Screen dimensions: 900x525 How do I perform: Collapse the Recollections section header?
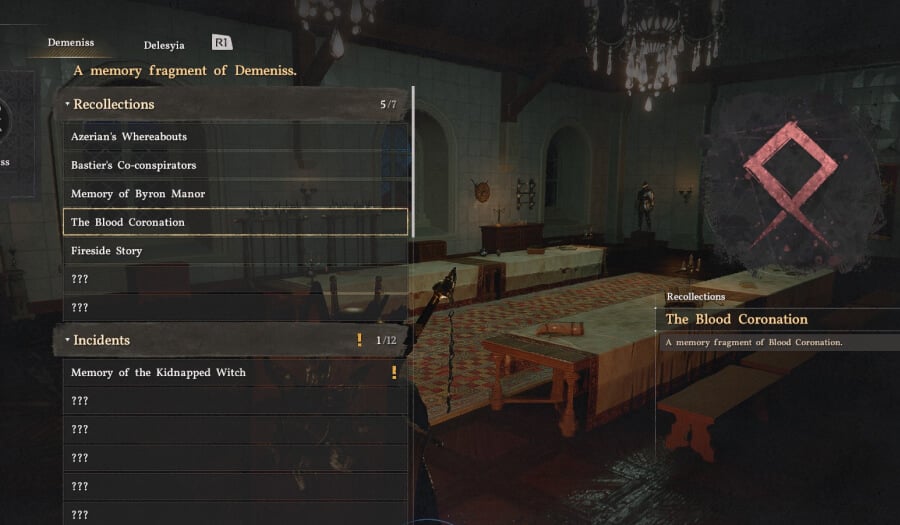113,104
